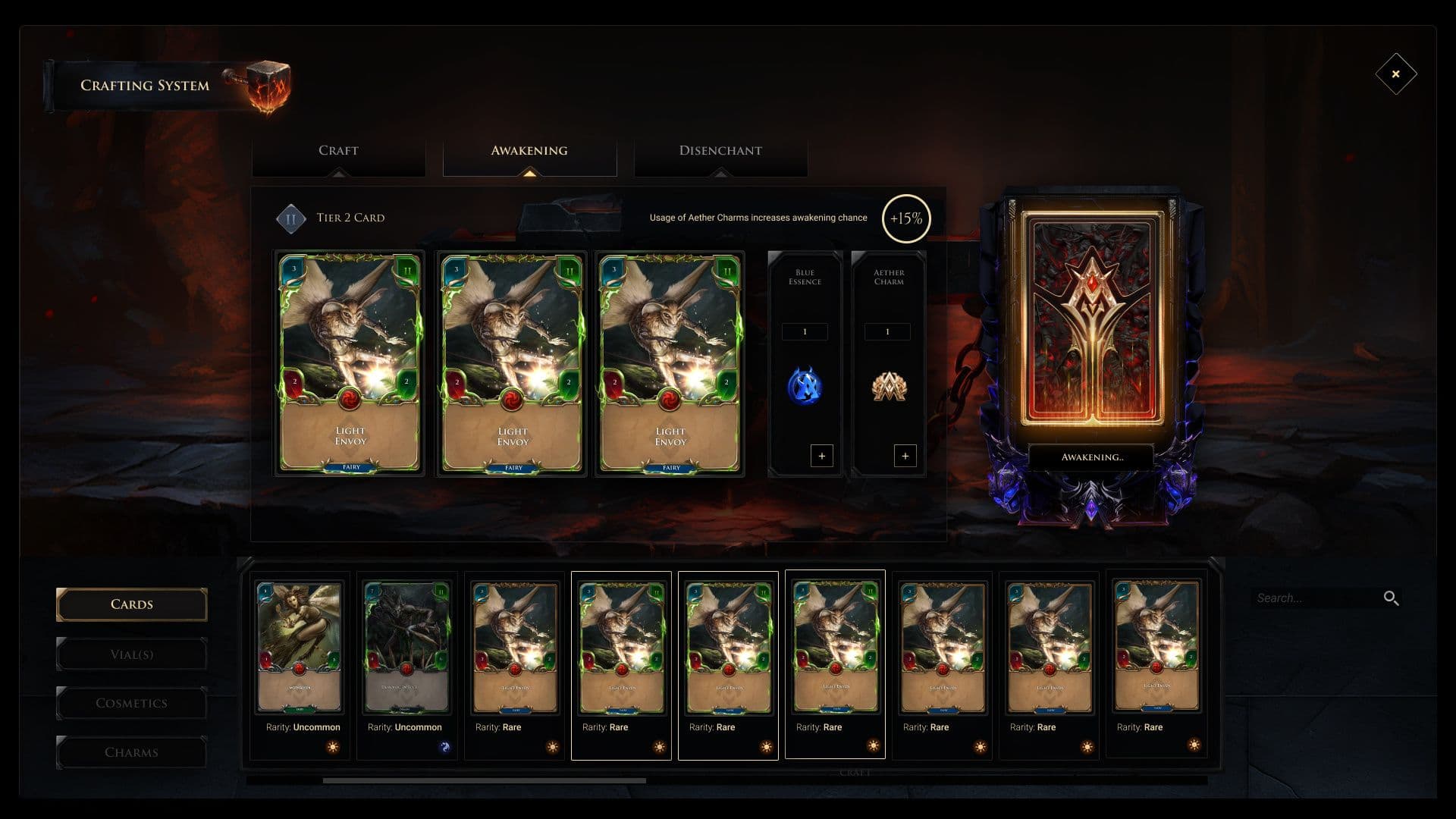The height and width of the screenshot is (819, 1456).
Task: Increase the Aether Charm amount
Action: (905, 456)
